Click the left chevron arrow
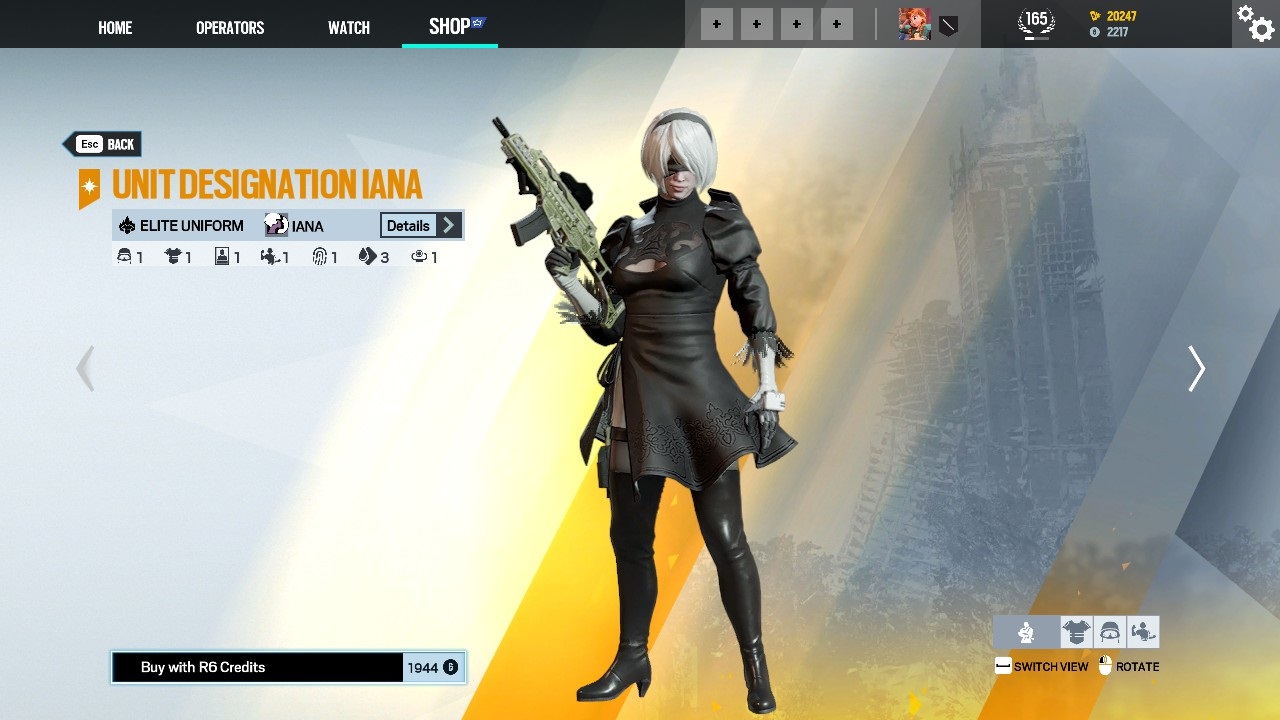The image size is (1280, 720). click(85, 369)
